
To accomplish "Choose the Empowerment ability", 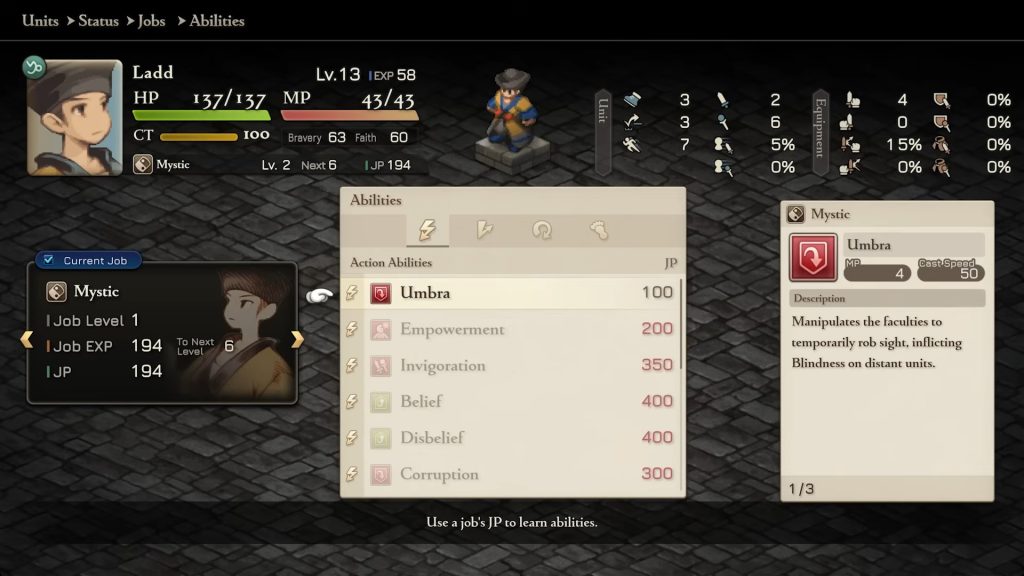I will point(512,329).
